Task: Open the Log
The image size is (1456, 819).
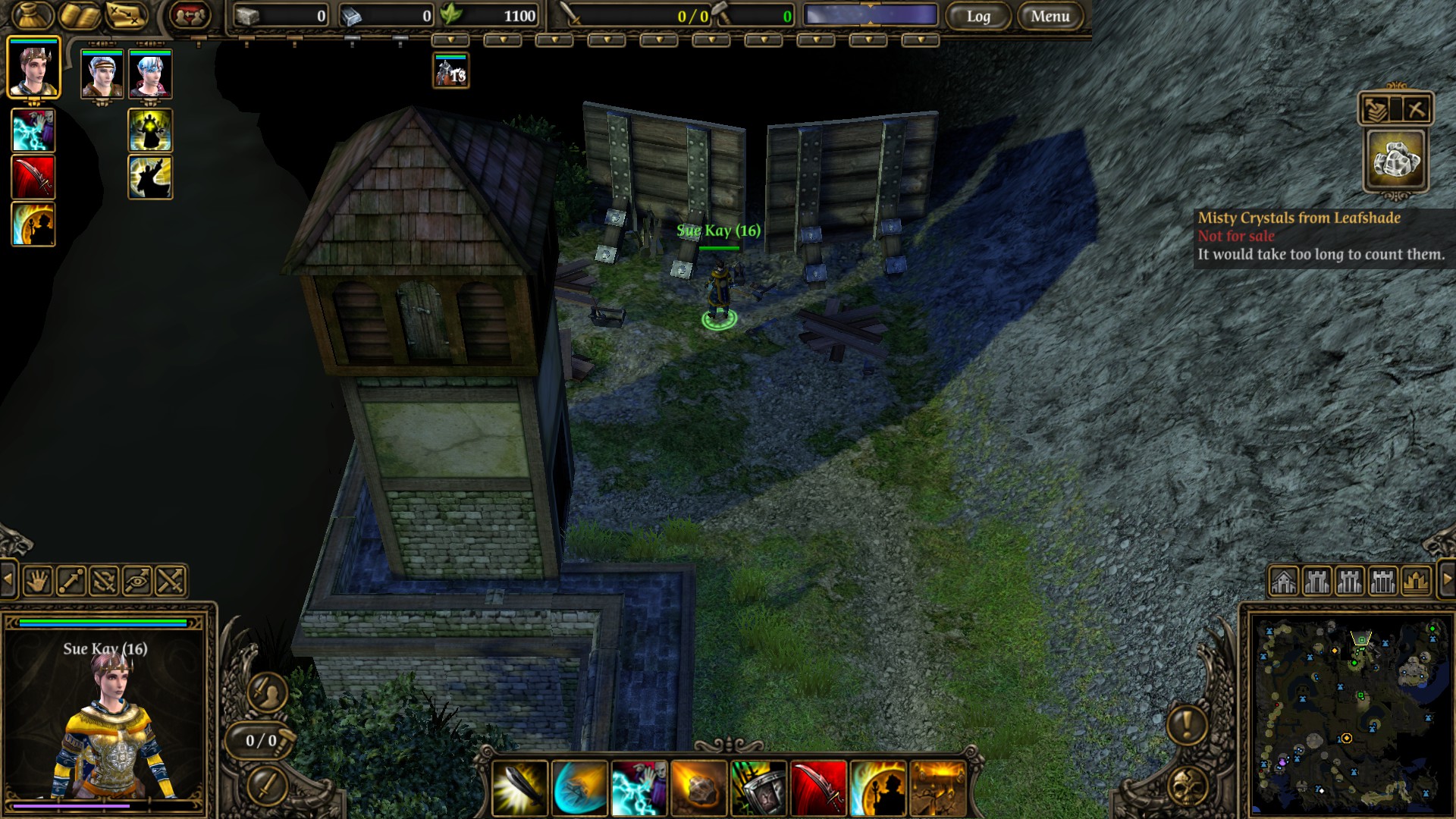Action: coord(977,16)
